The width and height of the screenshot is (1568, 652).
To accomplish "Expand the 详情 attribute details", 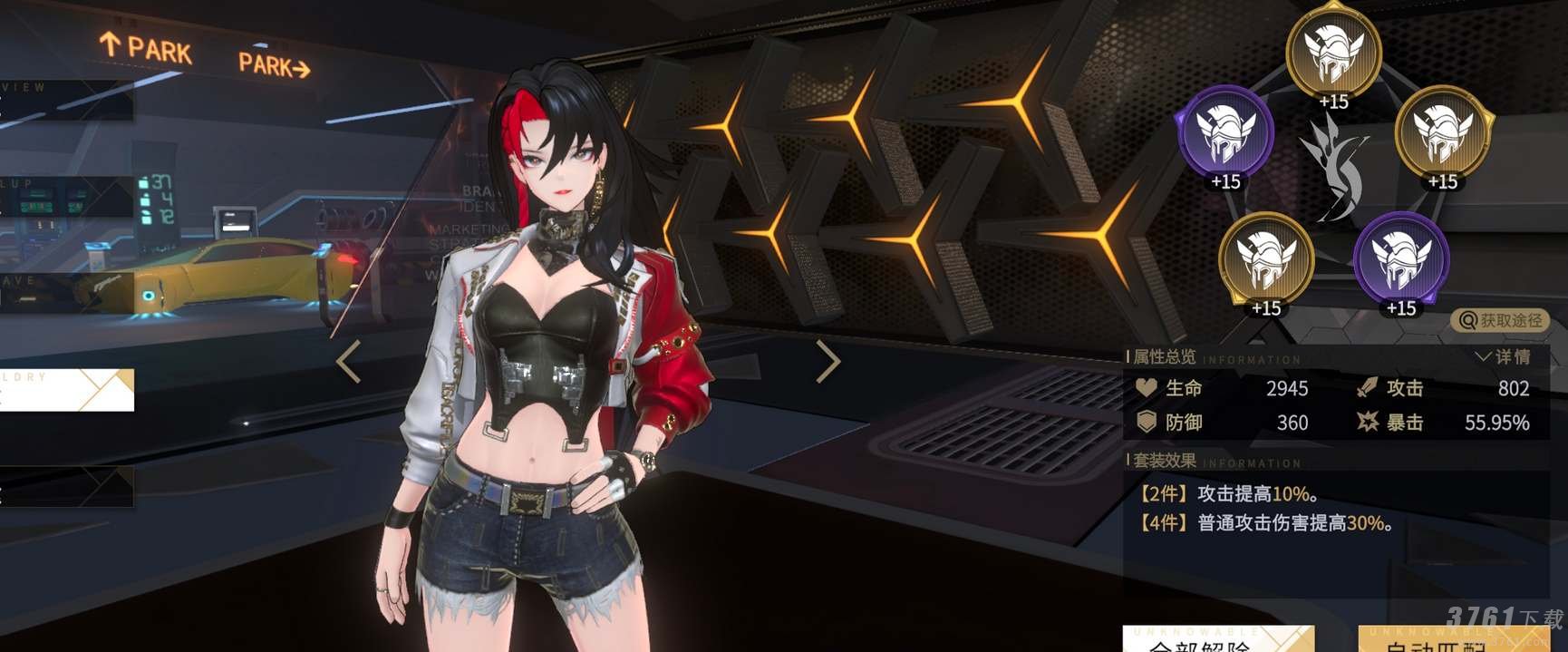I will coord(1504,356).
